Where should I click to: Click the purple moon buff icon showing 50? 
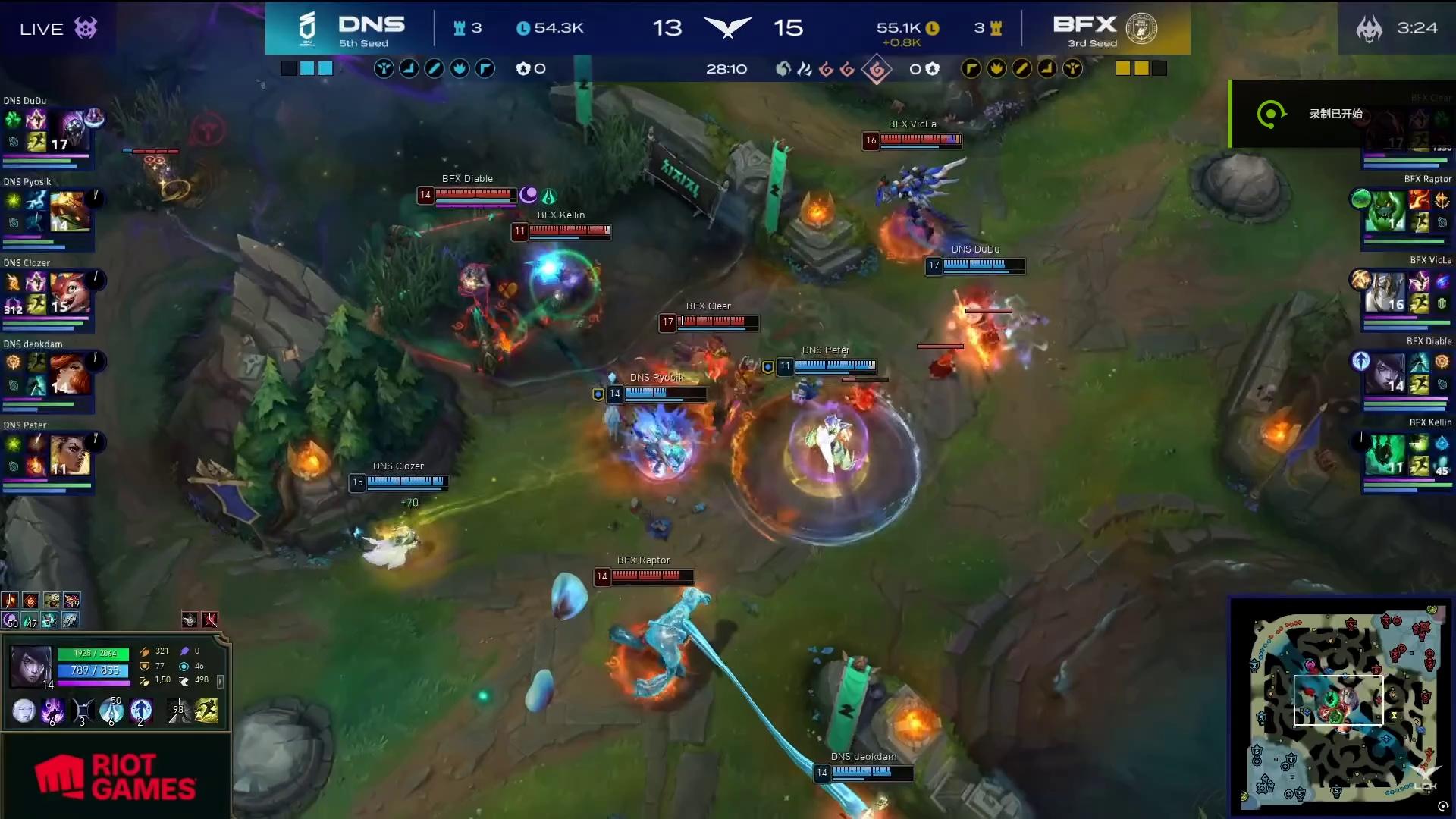click(11, 620)
